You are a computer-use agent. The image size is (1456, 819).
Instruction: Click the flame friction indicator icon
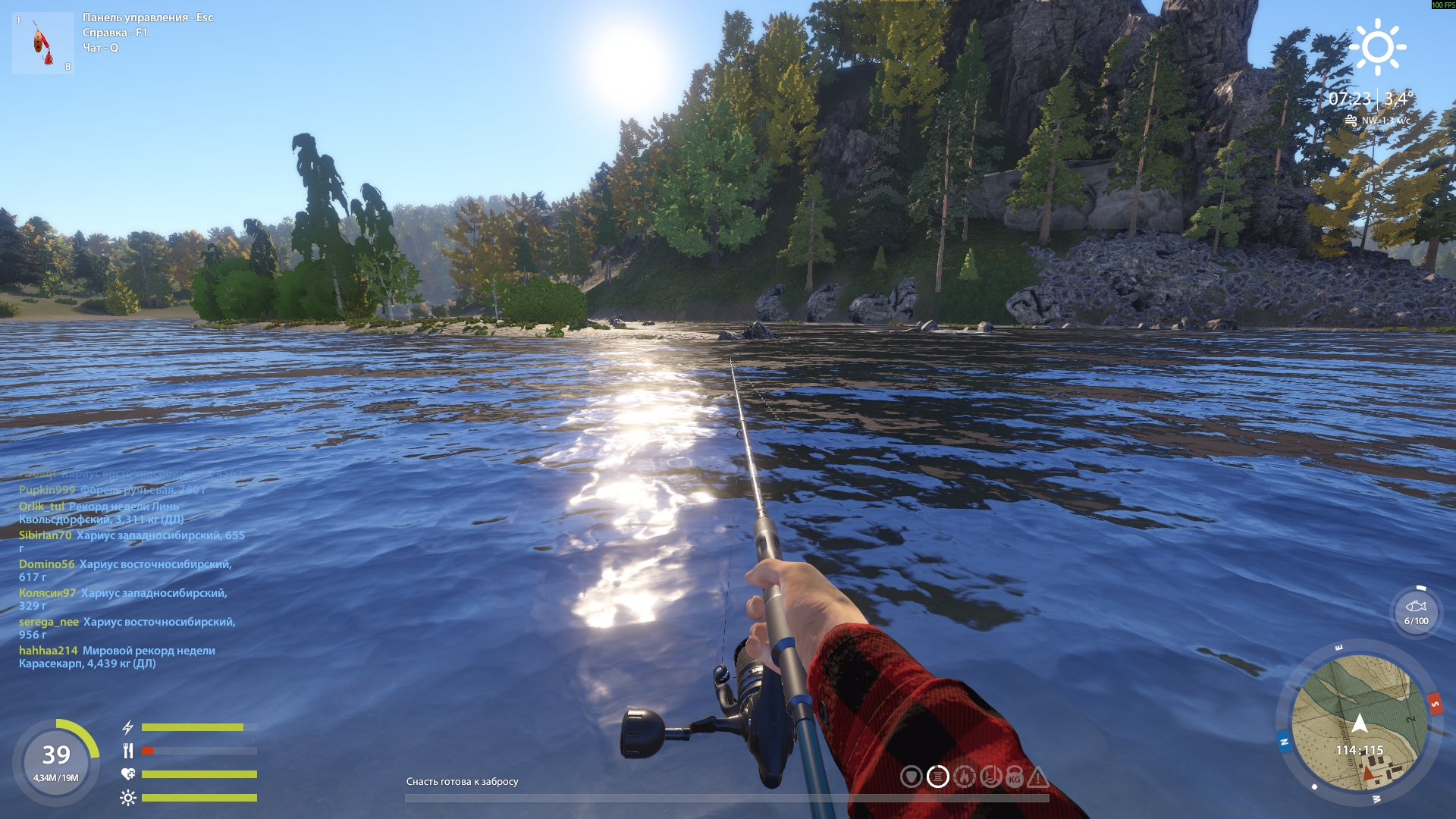tap(964, 777)
